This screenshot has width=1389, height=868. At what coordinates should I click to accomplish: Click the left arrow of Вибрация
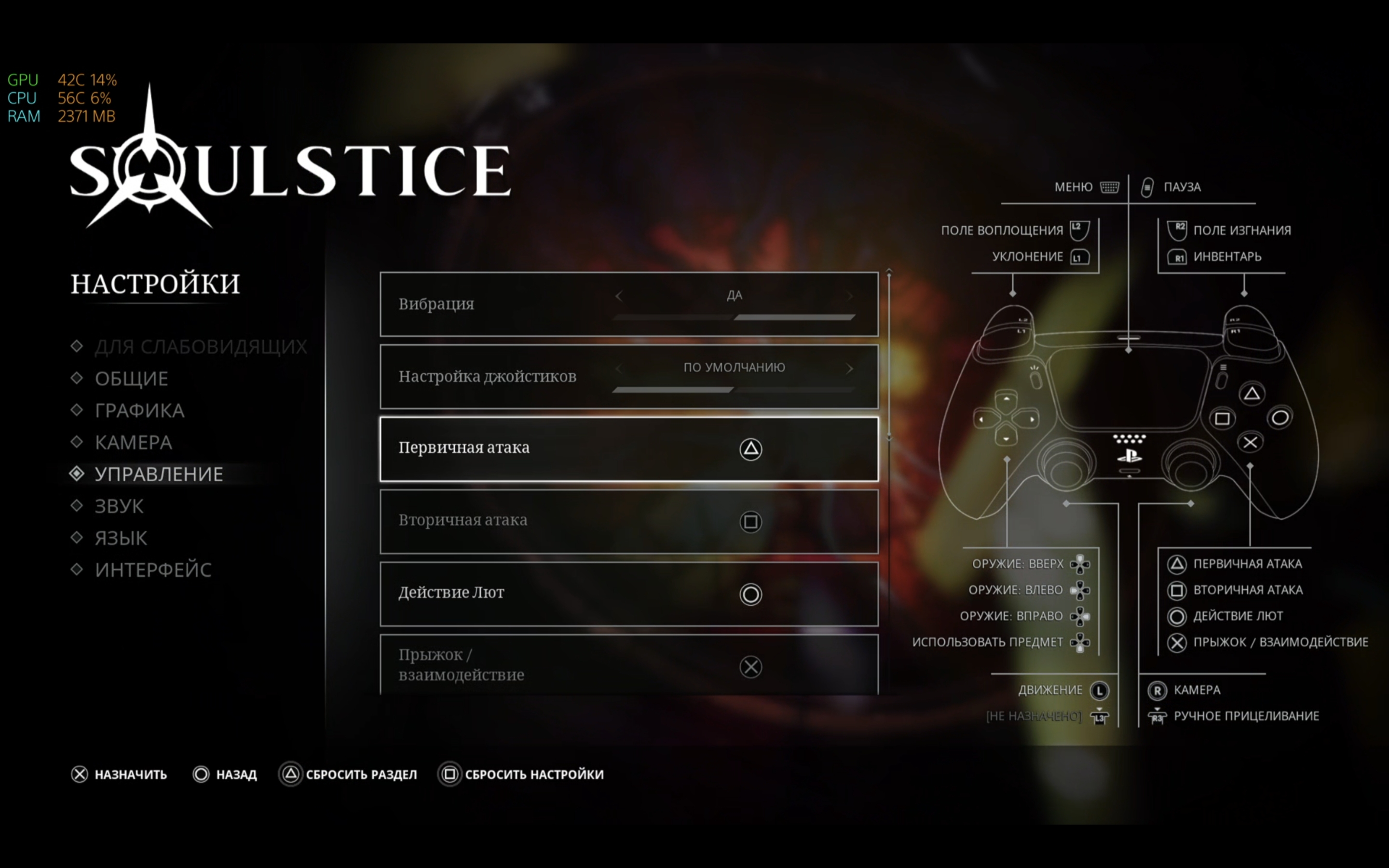coord(619,296)
